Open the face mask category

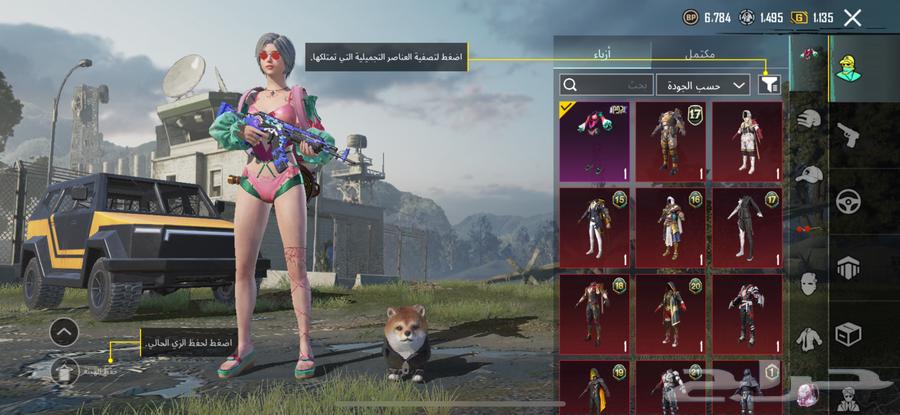(809, 285)
